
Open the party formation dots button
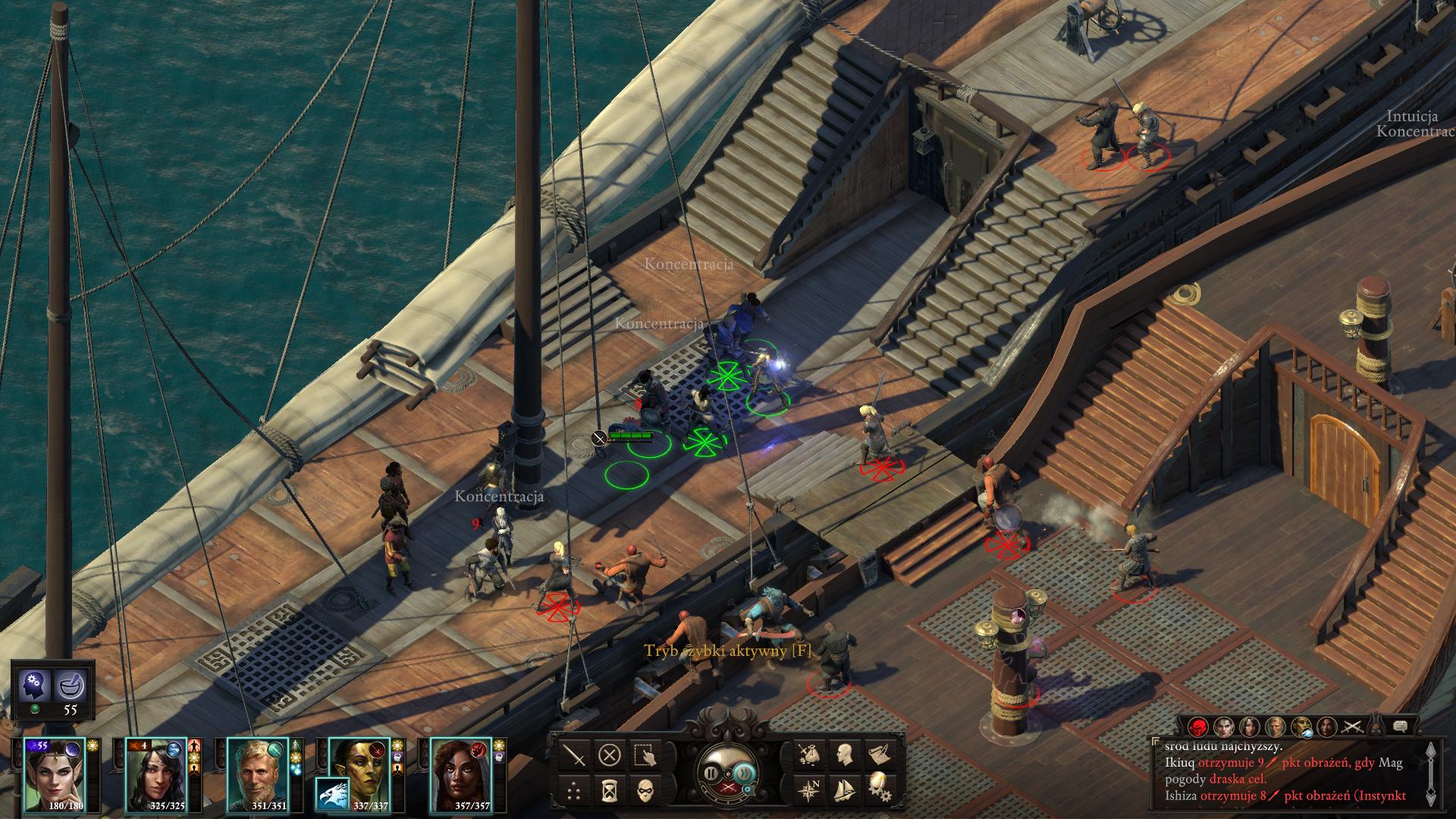576,789
